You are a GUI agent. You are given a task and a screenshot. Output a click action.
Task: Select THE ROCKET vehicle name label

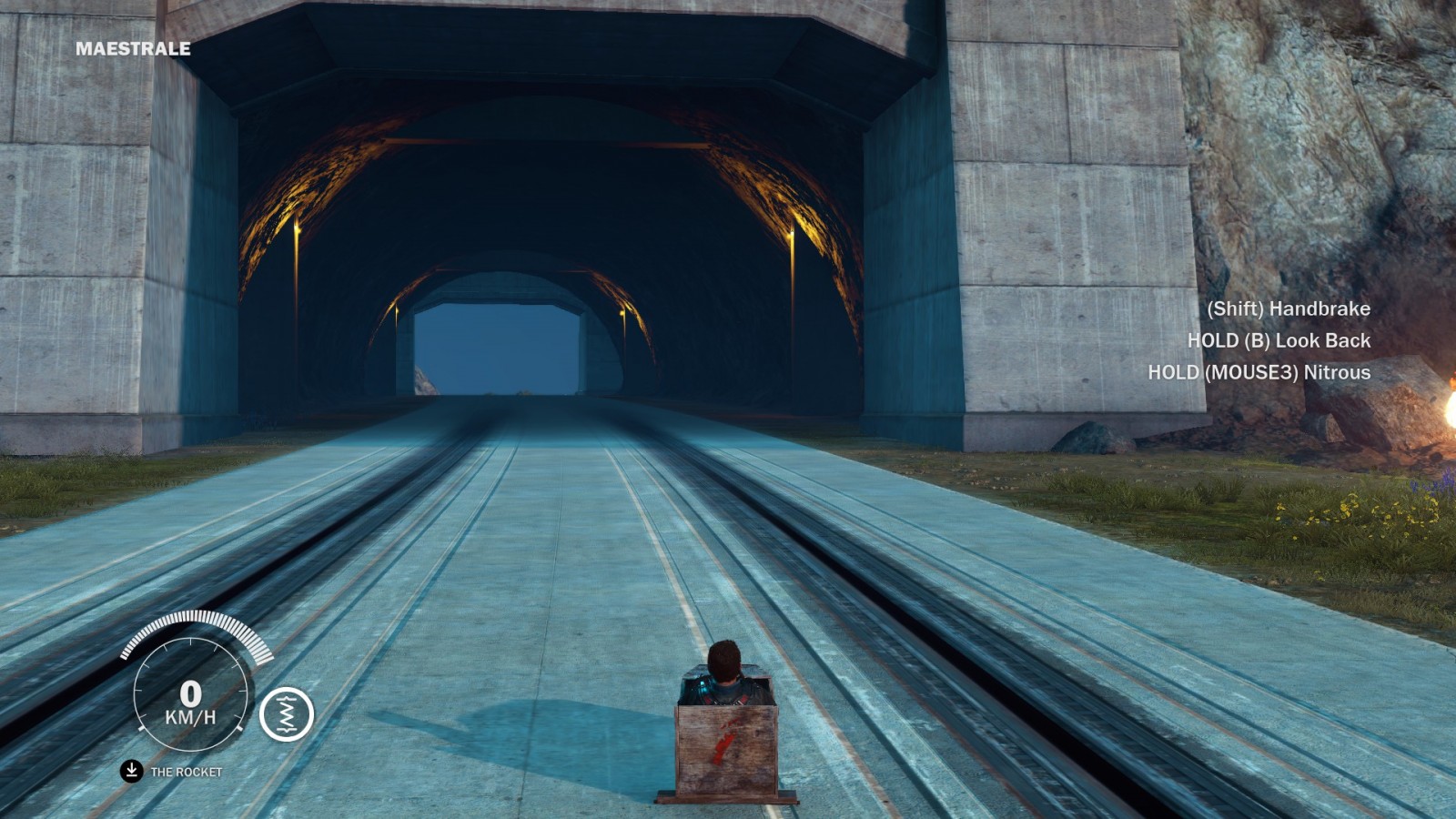(x=187, y=769)
